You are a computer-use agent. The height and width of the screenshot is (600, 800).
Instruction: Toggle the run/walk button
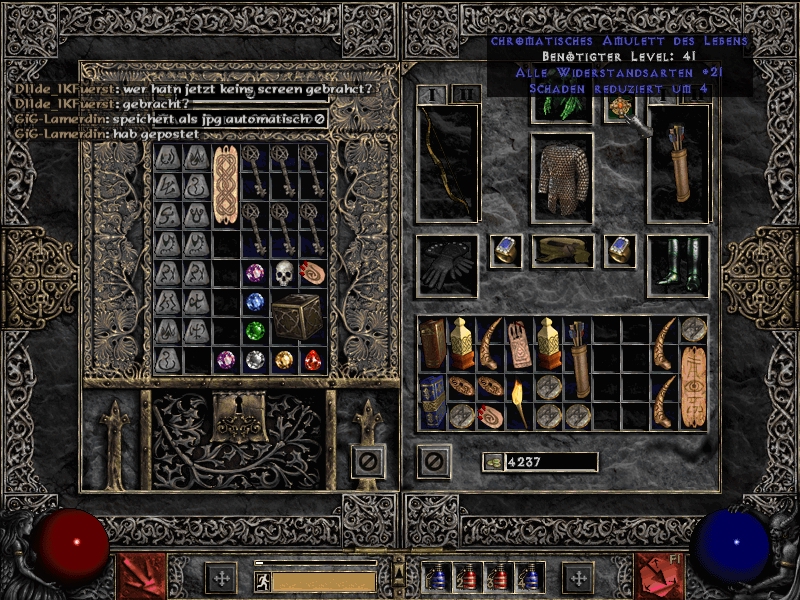tap(260, 579)
